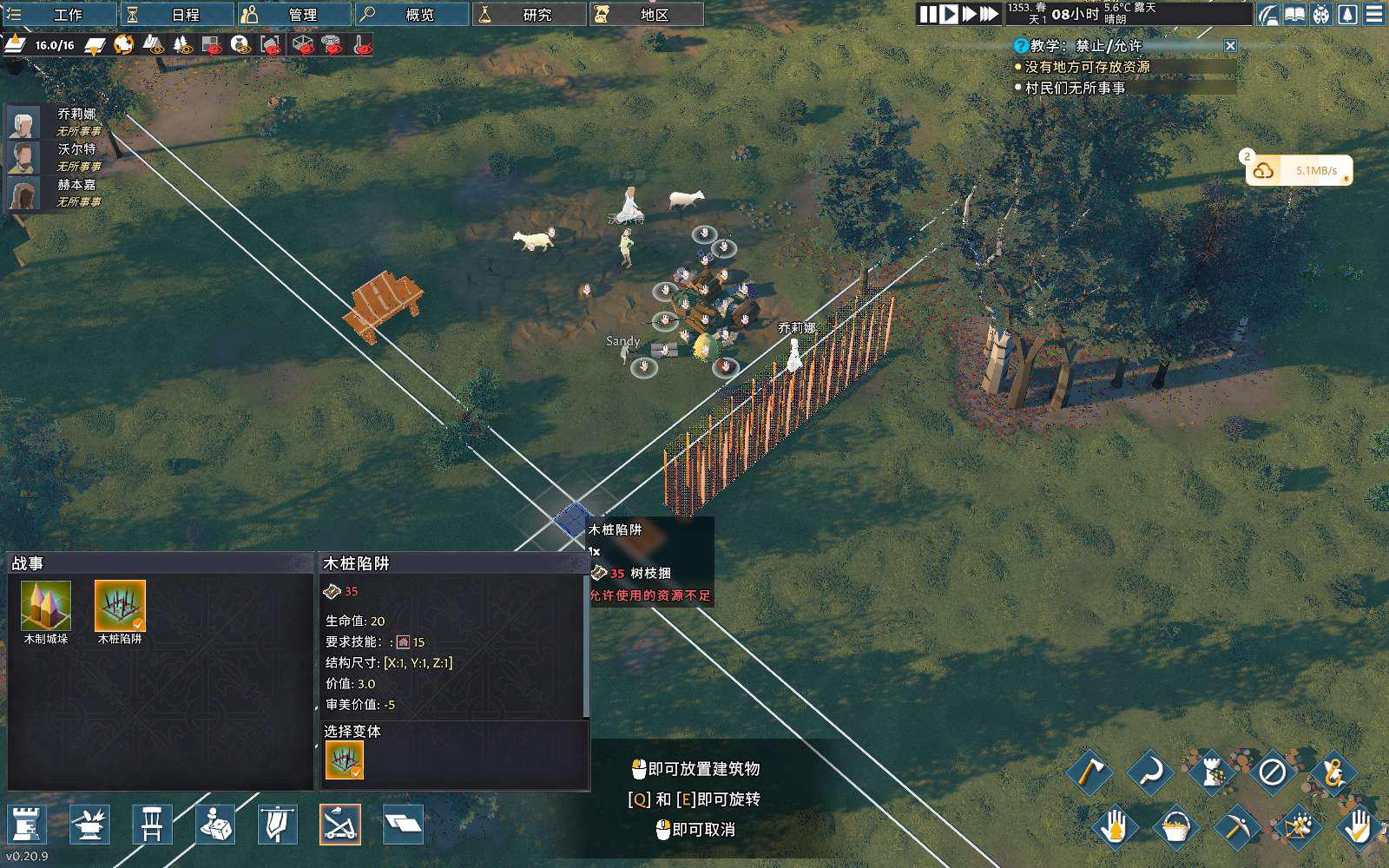Open the ladybug bug report button
Viewport: 1389px width, 868px height.
(1320, 14)
